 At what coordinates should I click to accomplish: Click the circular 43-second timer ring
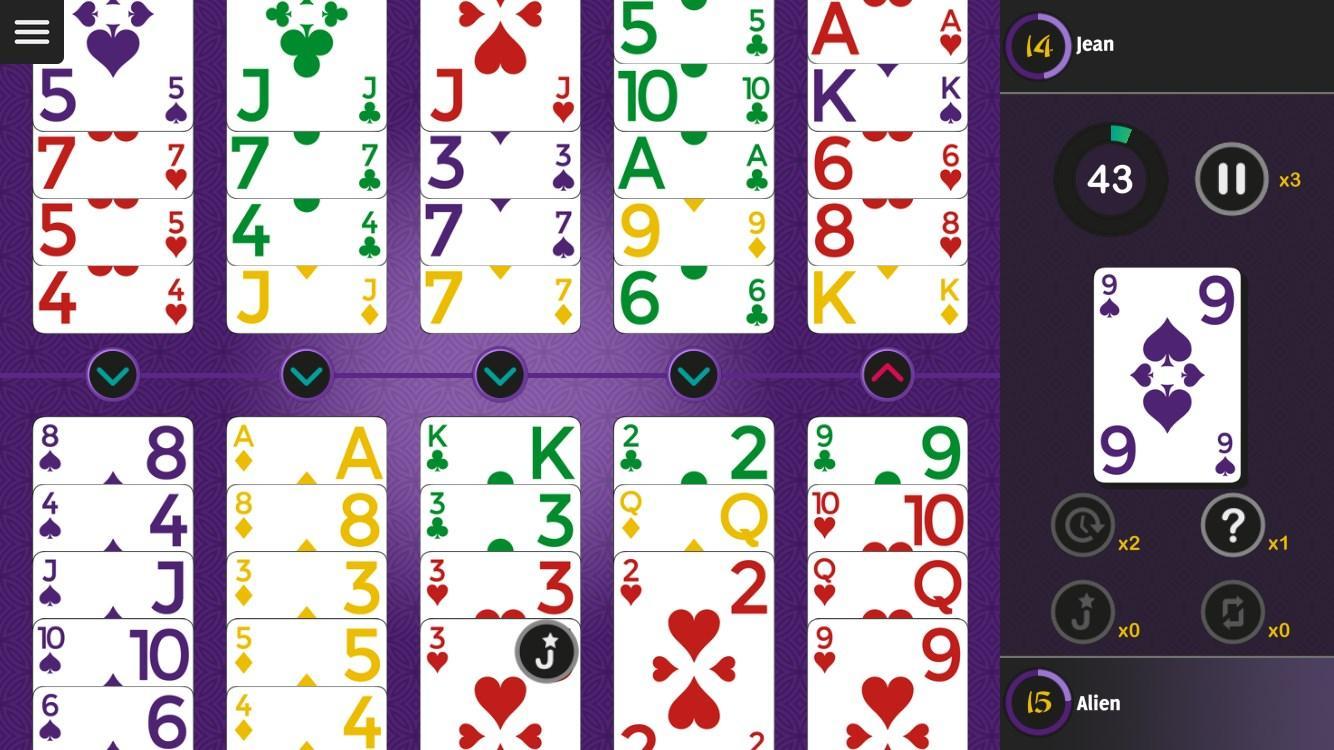1110,179
